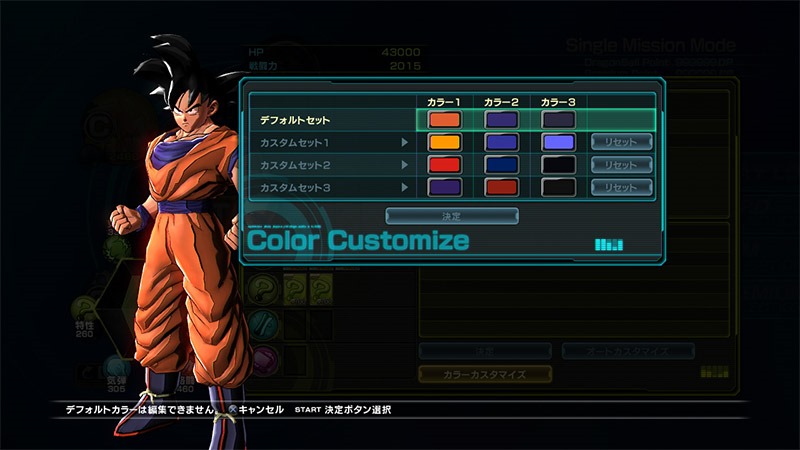This screenshot has width=800, height=450.
Task: Pick カスタムセット2's dark blue カラー2 swatch
Action: [500, 165]
